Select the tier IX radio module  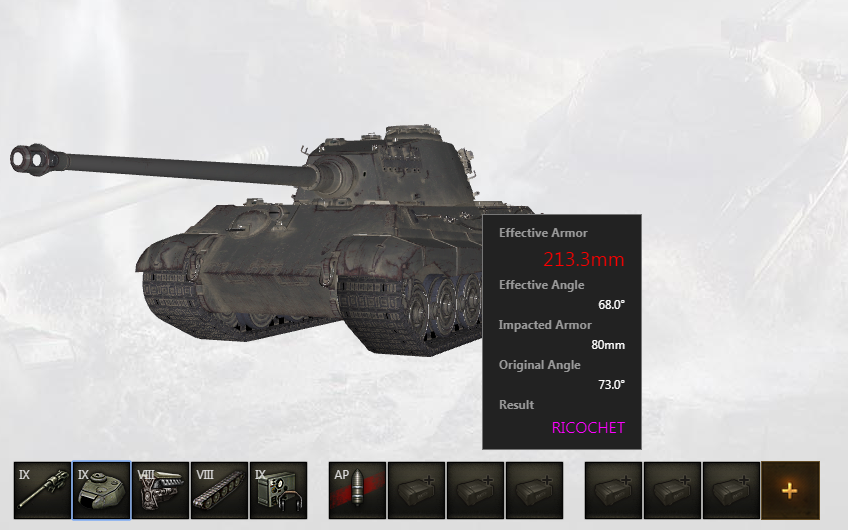pyautogui.click(x=278, y=490)
